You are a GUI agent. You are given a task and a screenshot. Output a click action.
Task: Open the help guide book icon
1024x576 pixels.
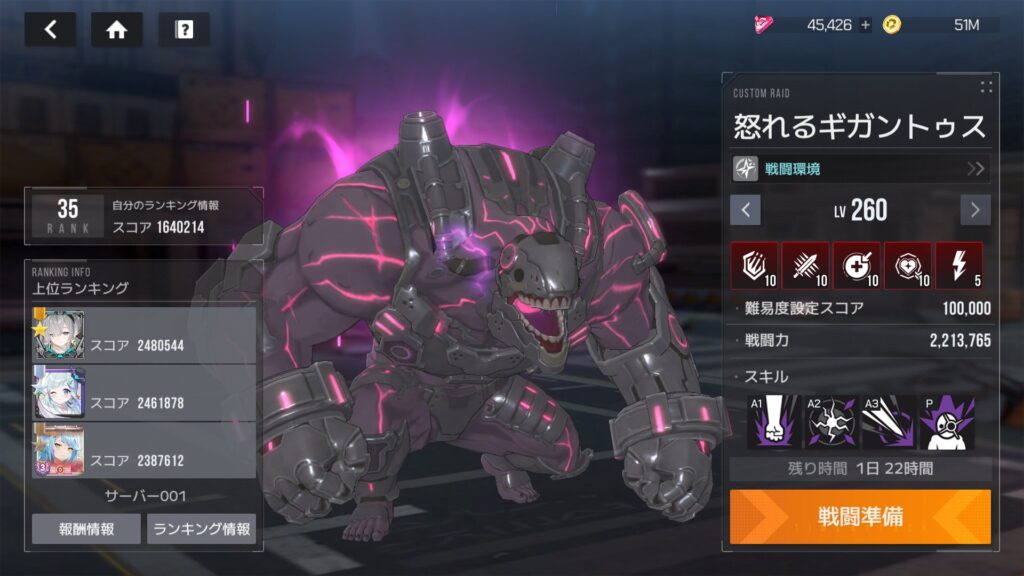184,30
